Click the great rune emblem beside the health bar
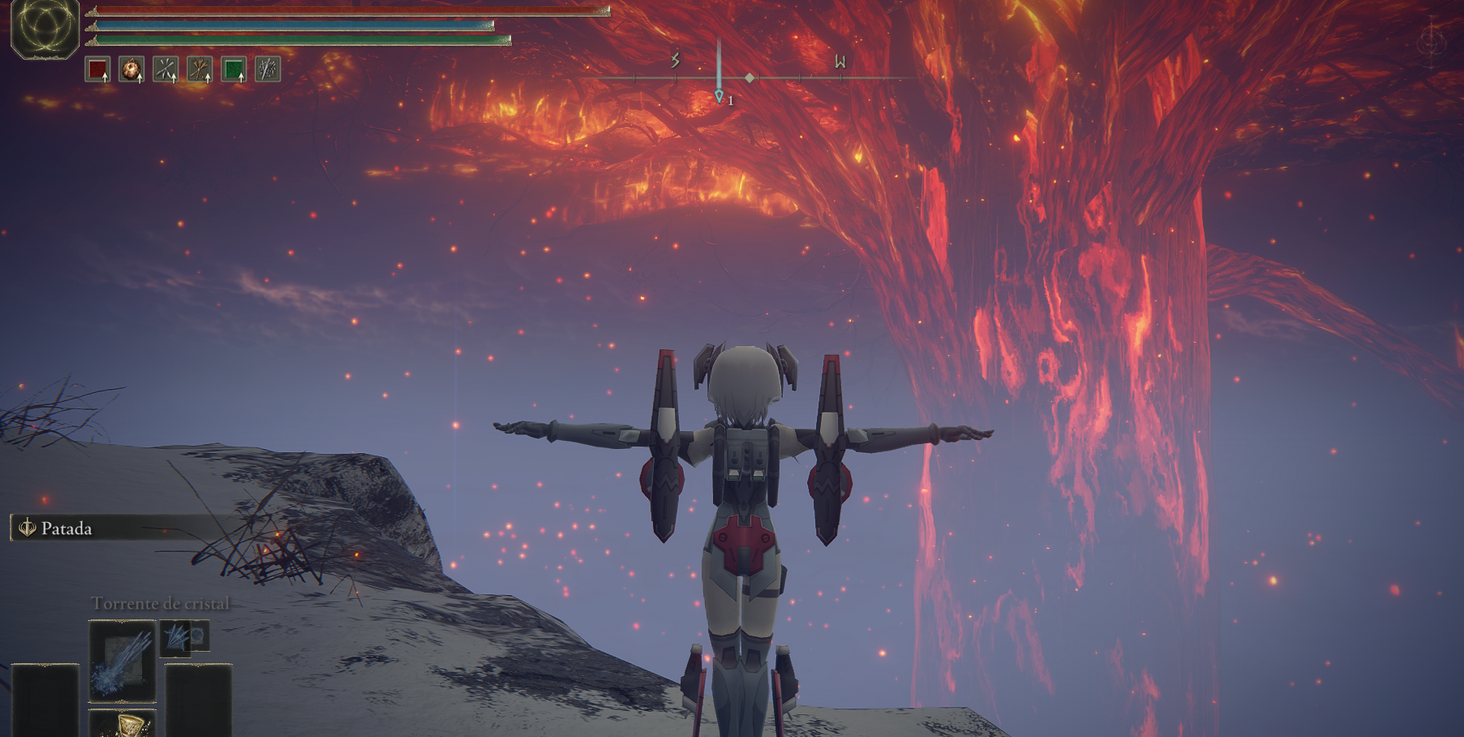Viewport: 1464px width, 737px height. click(x=45, y=27)
